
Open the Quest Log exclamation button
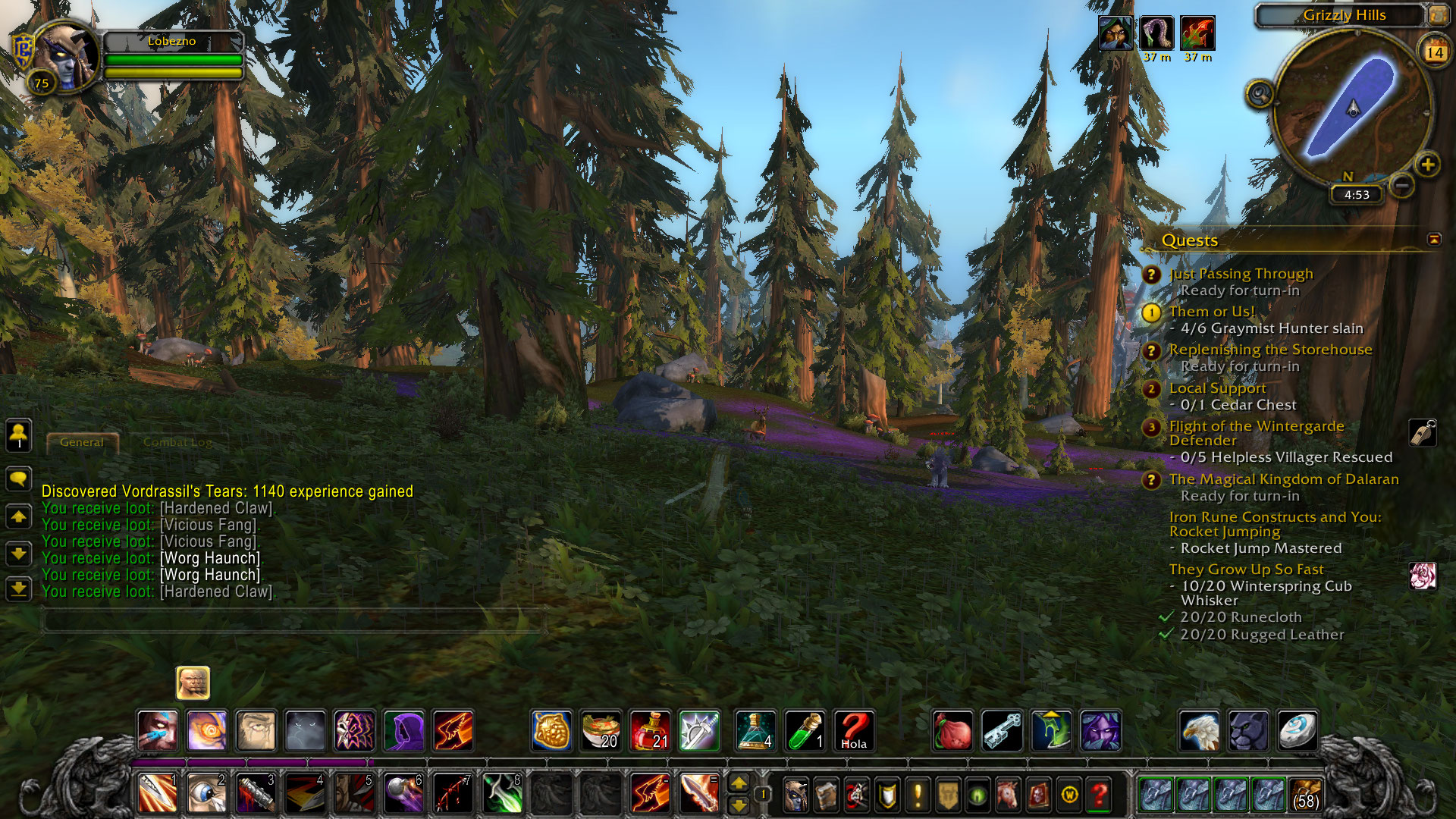[x=918, y=795]
